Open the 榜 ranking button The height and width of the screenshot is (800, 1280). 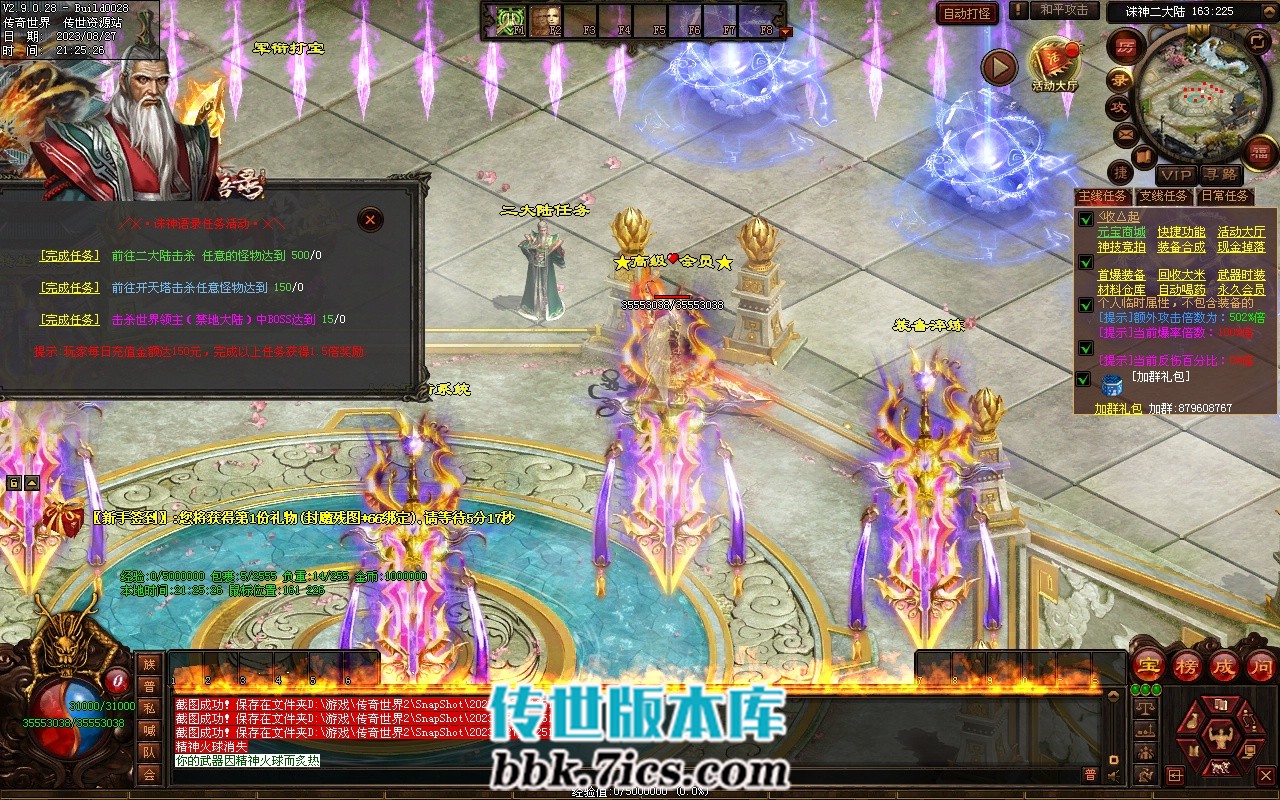click(x=1187, y=666)
